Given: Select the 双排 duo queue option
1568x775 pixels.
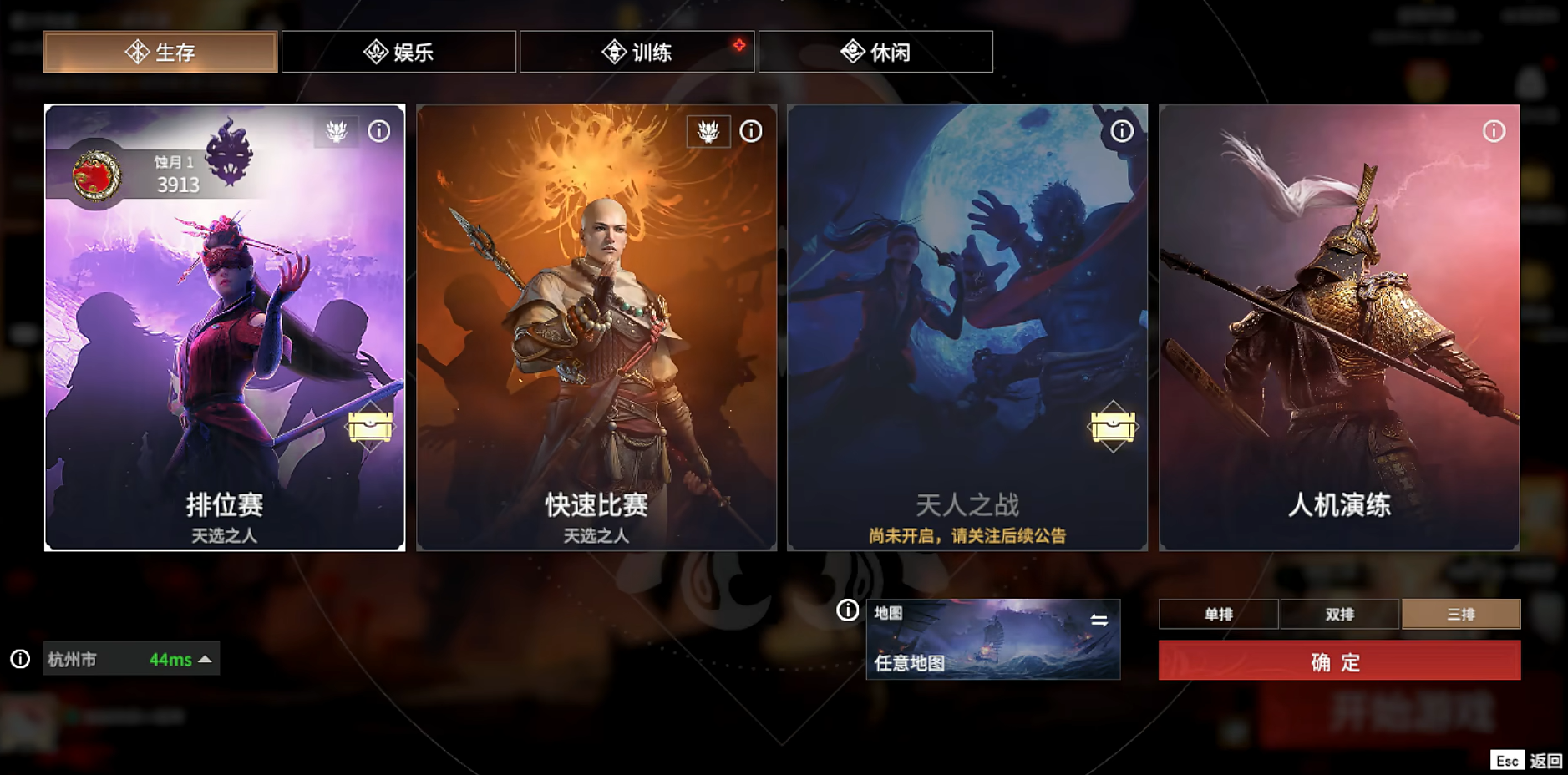Looking at the screenshot, I should (x=1340, y=614).
